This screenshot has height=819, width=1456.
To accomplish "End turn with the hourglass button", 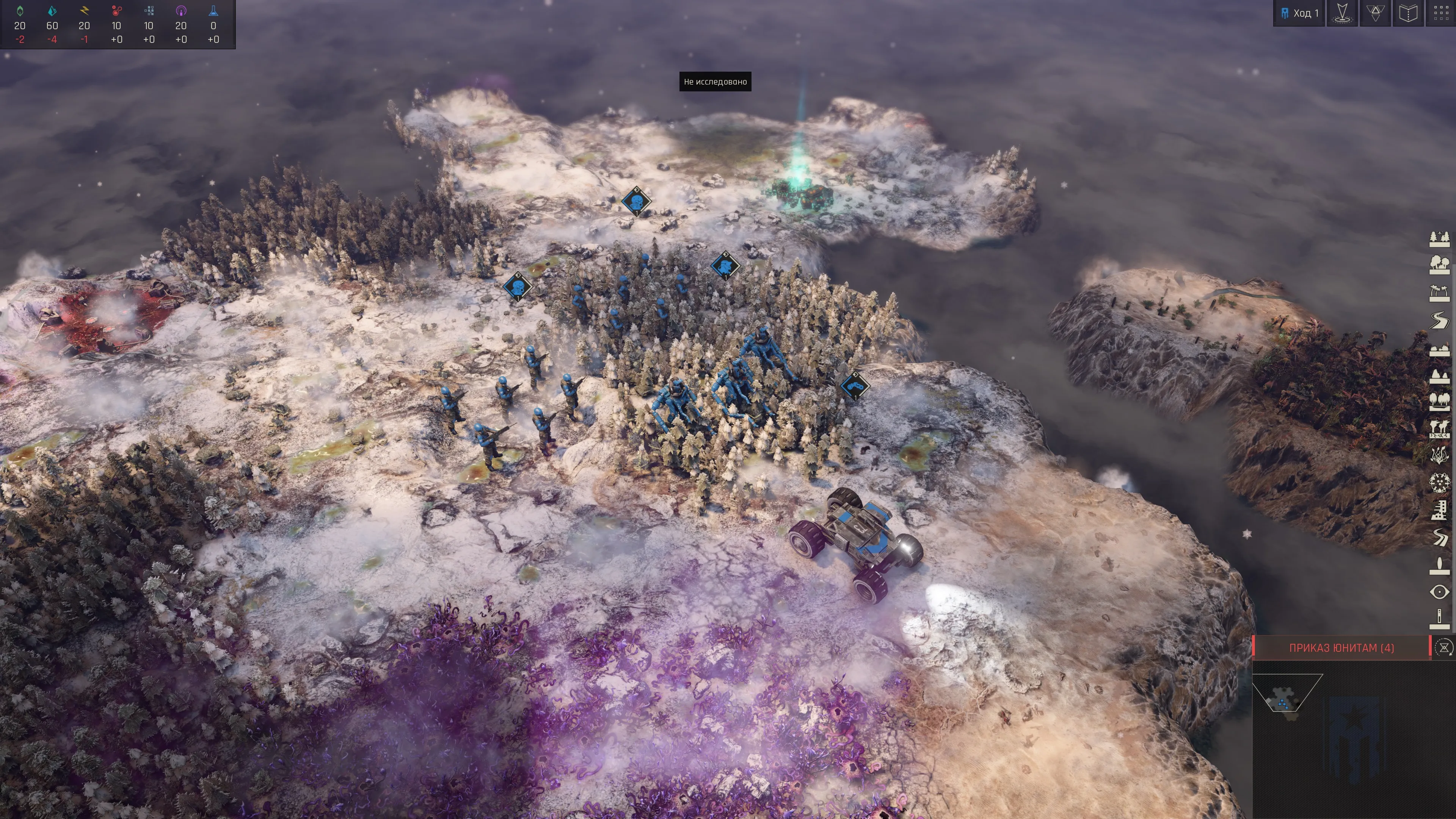I will click(1444, 648).
